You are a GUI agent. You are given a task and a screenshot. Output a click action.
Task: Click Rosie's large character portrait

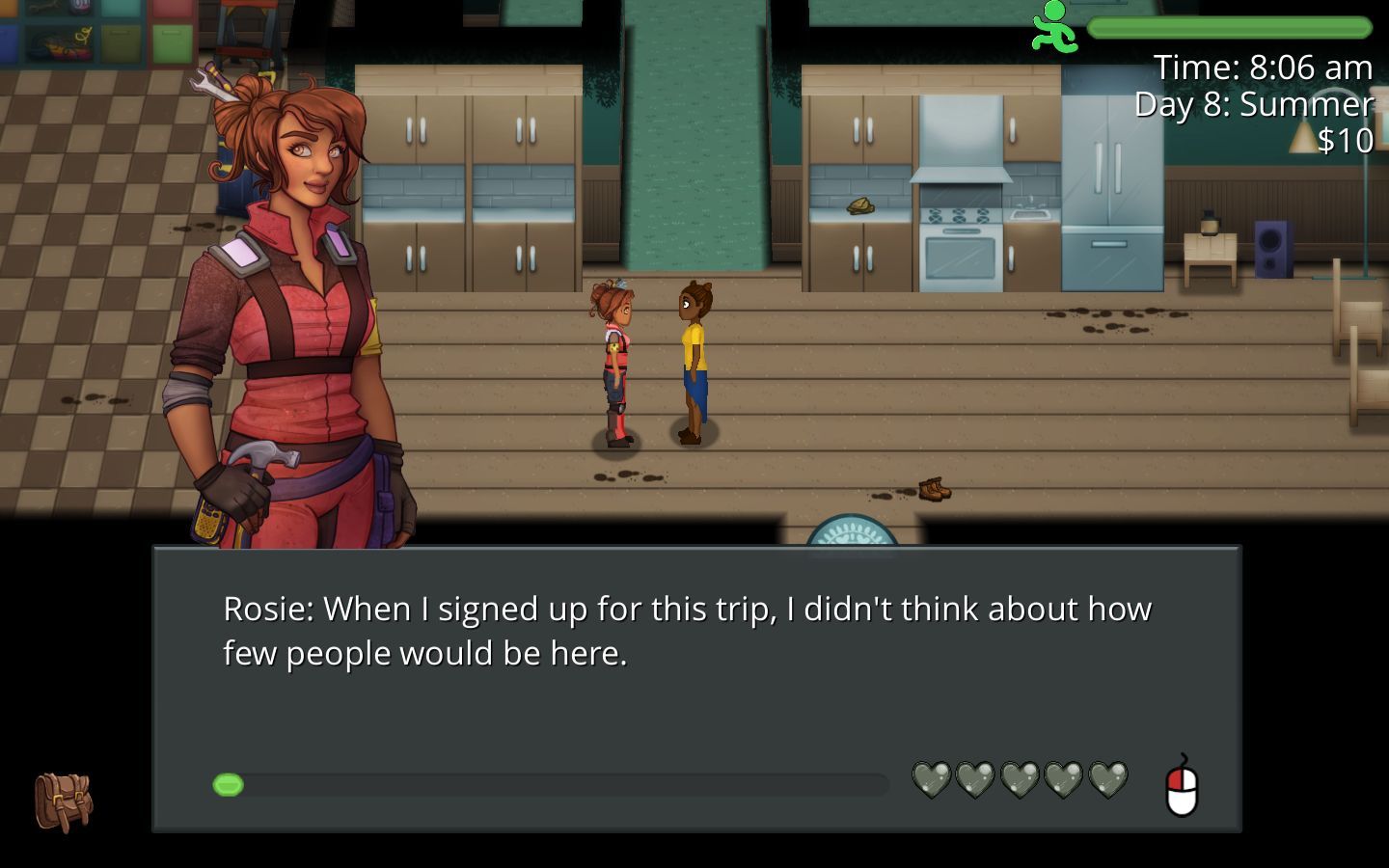(x=289, y=289)
